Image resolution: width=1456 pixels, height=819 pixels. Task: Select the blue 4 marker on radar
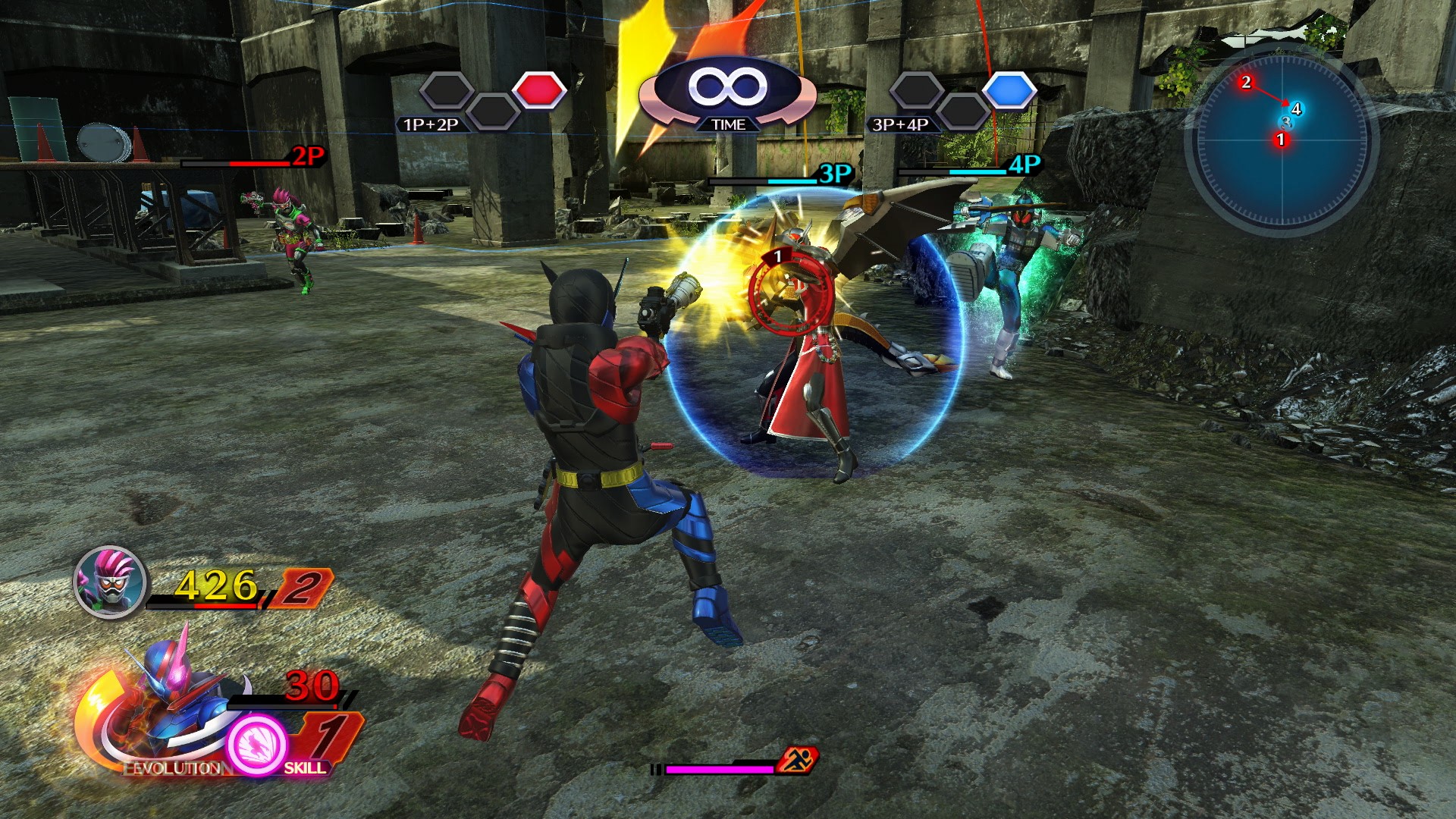point(1296,109)
